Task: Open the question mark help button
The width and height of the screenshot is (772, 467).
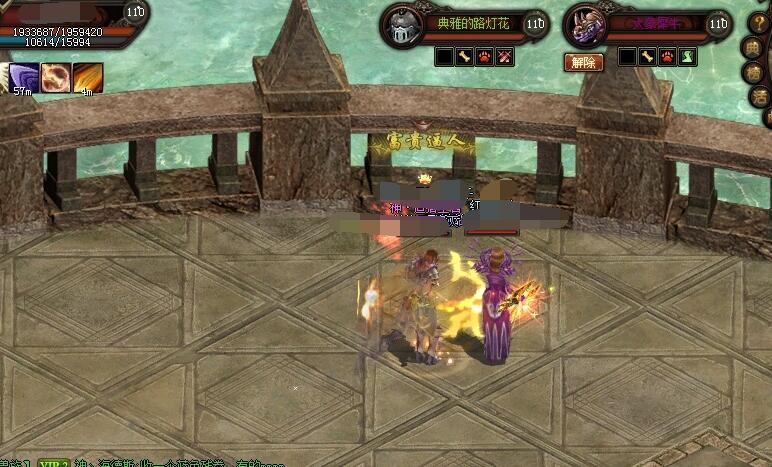Action: 759,23
